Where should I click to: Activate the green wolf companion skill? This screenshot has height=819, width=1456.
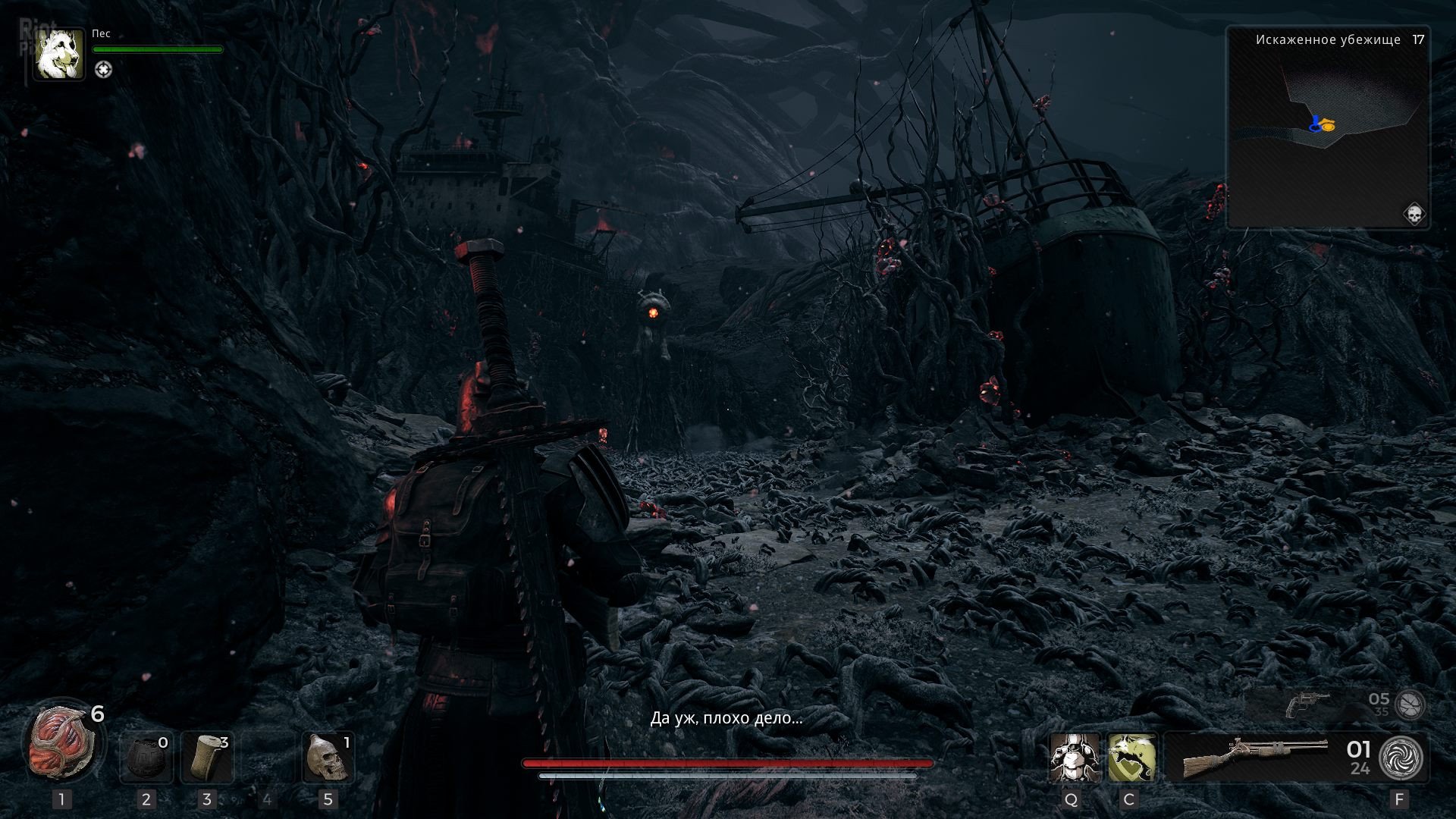(1131, 757)
